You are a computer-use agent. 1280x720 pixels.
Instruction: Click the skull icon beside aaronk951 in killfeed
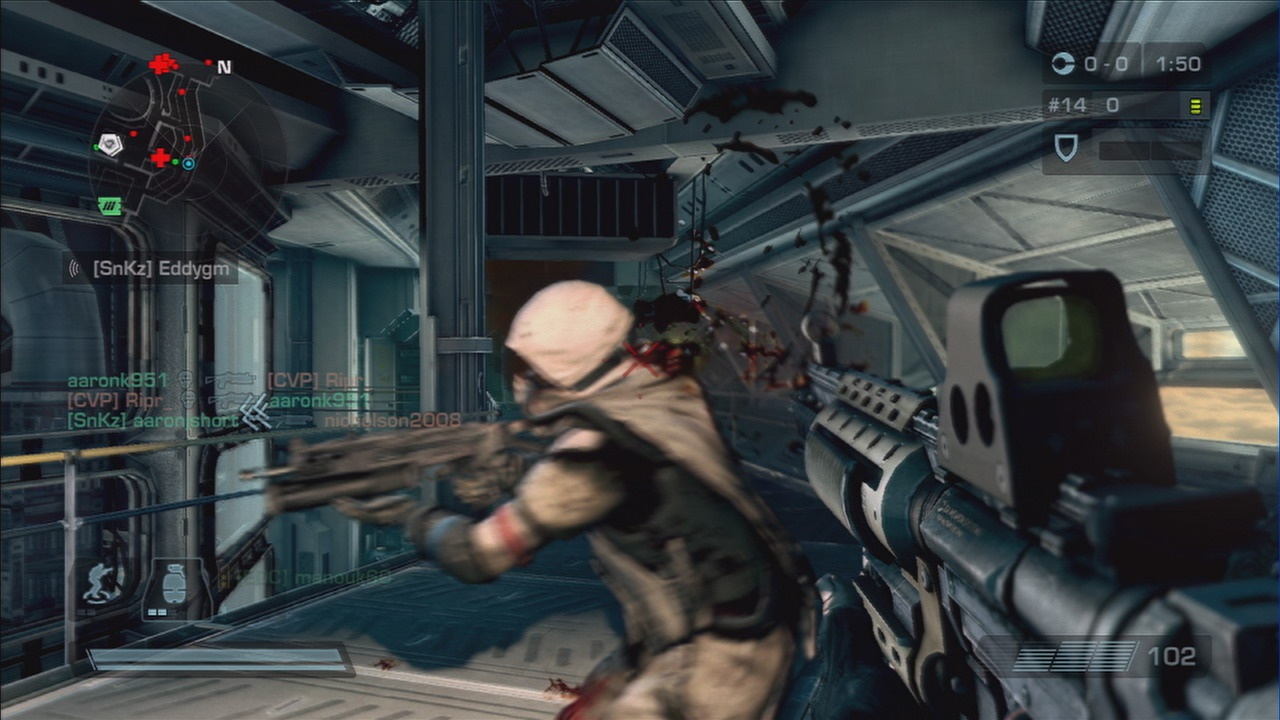pos(186,380)
